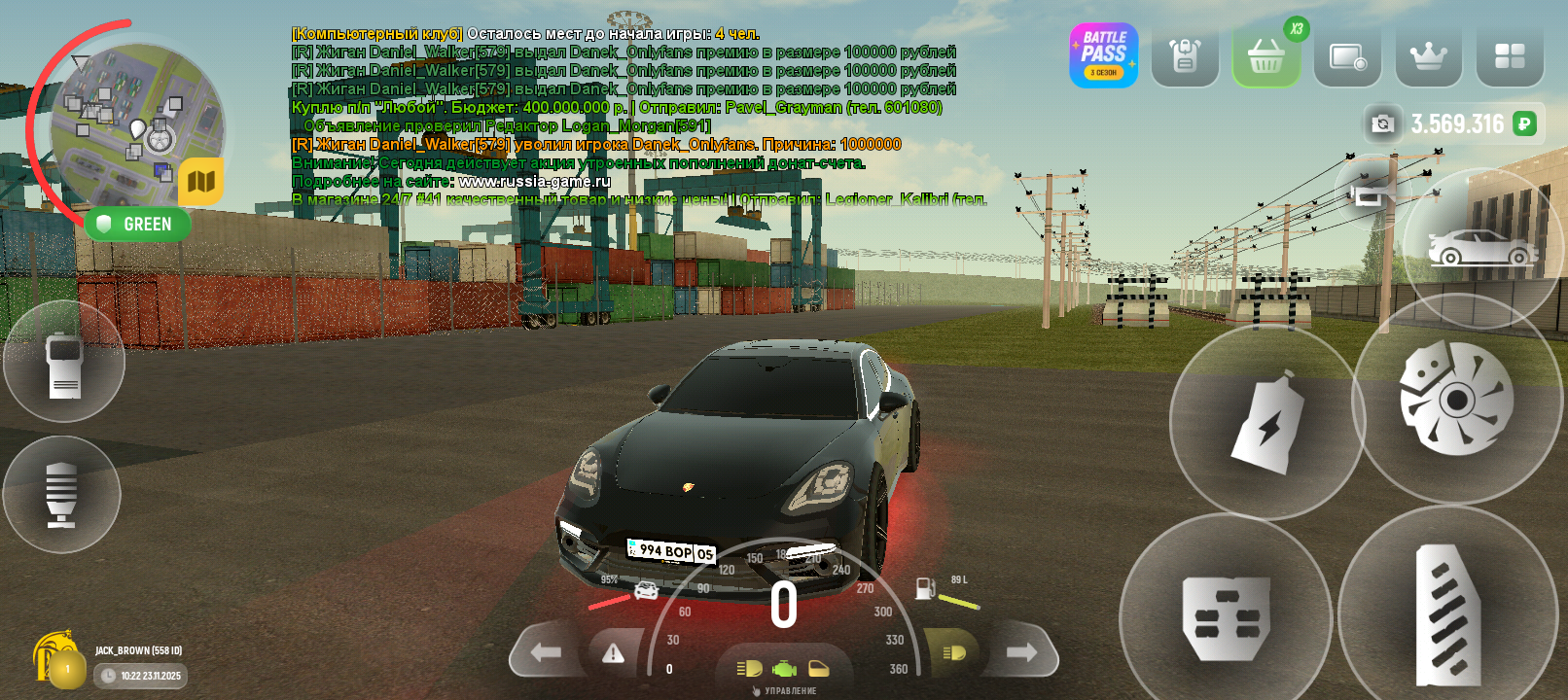Apply the brake disc handbrake

coord(1456,399)
